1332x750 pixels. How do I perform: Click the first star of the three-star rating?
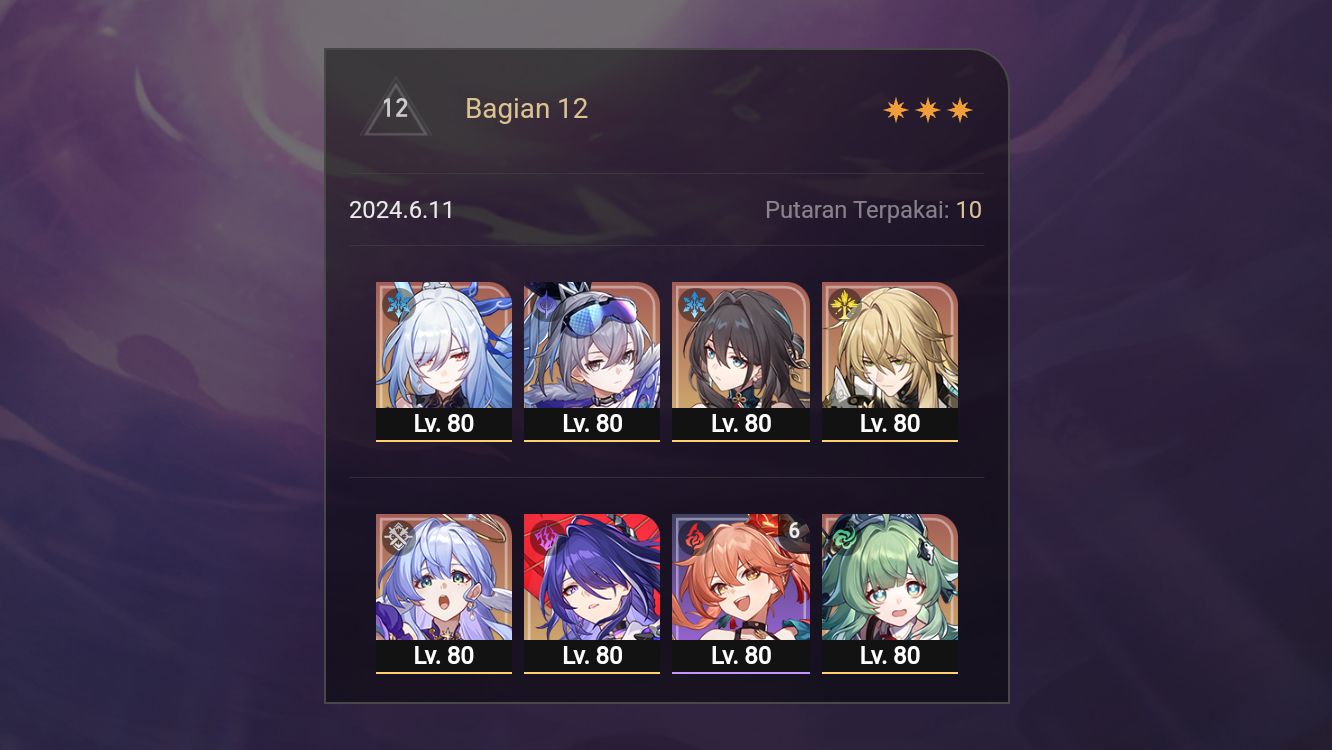893,109
